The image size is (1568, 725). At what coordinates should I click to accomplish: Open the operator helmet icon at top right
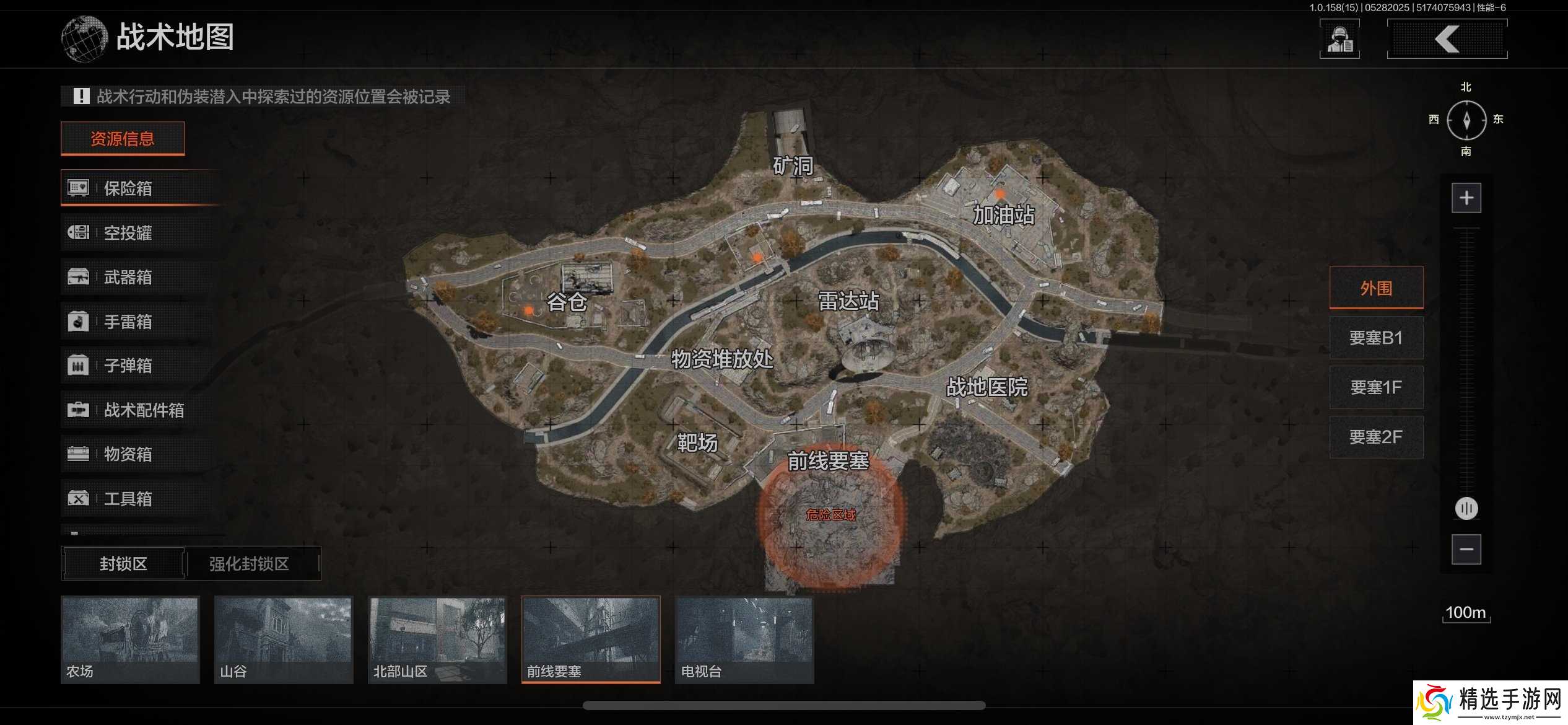(x=1339, y=38)
